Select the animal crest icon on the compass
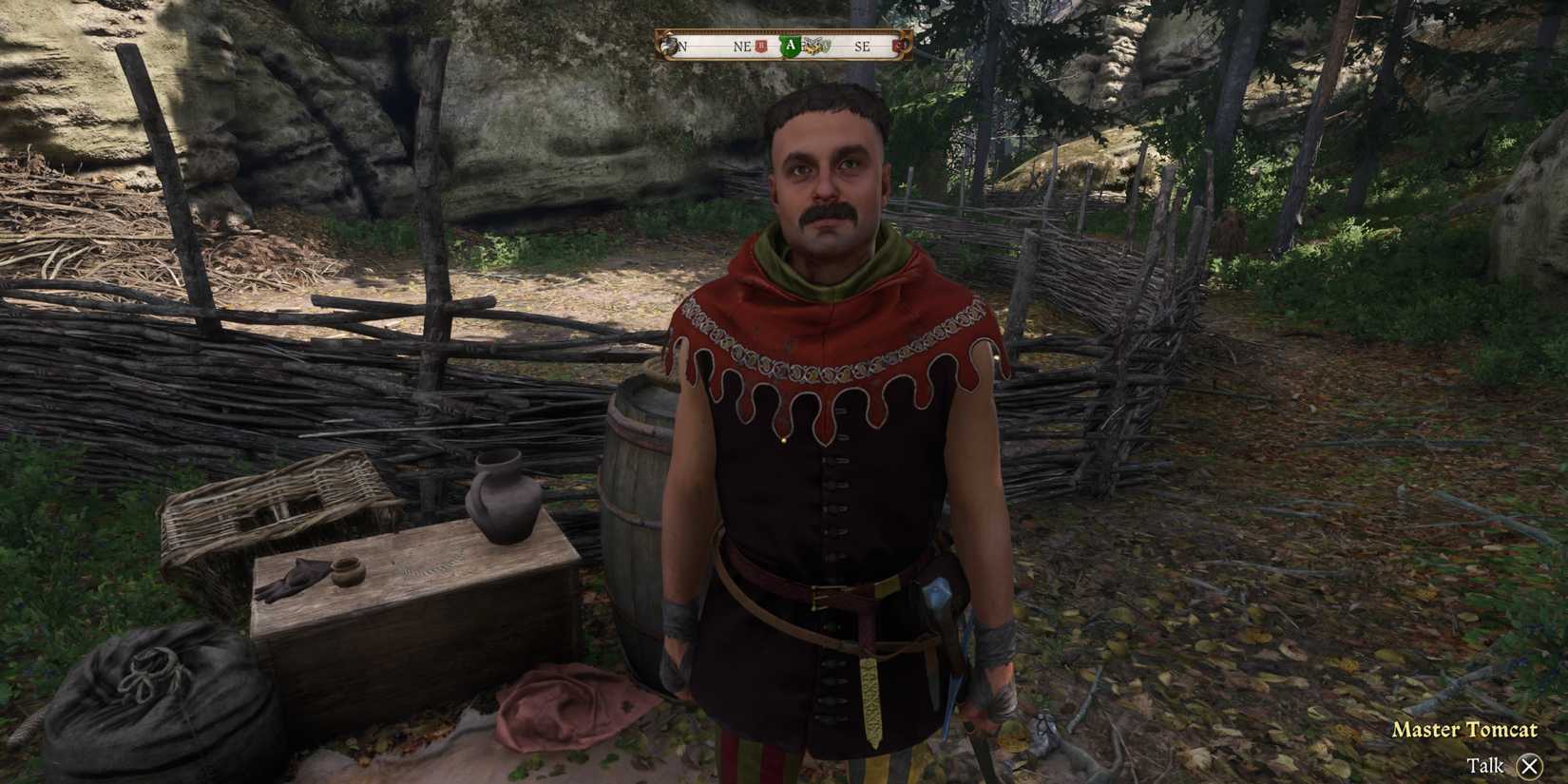The image size is (1568, 784). click(815, 45)
